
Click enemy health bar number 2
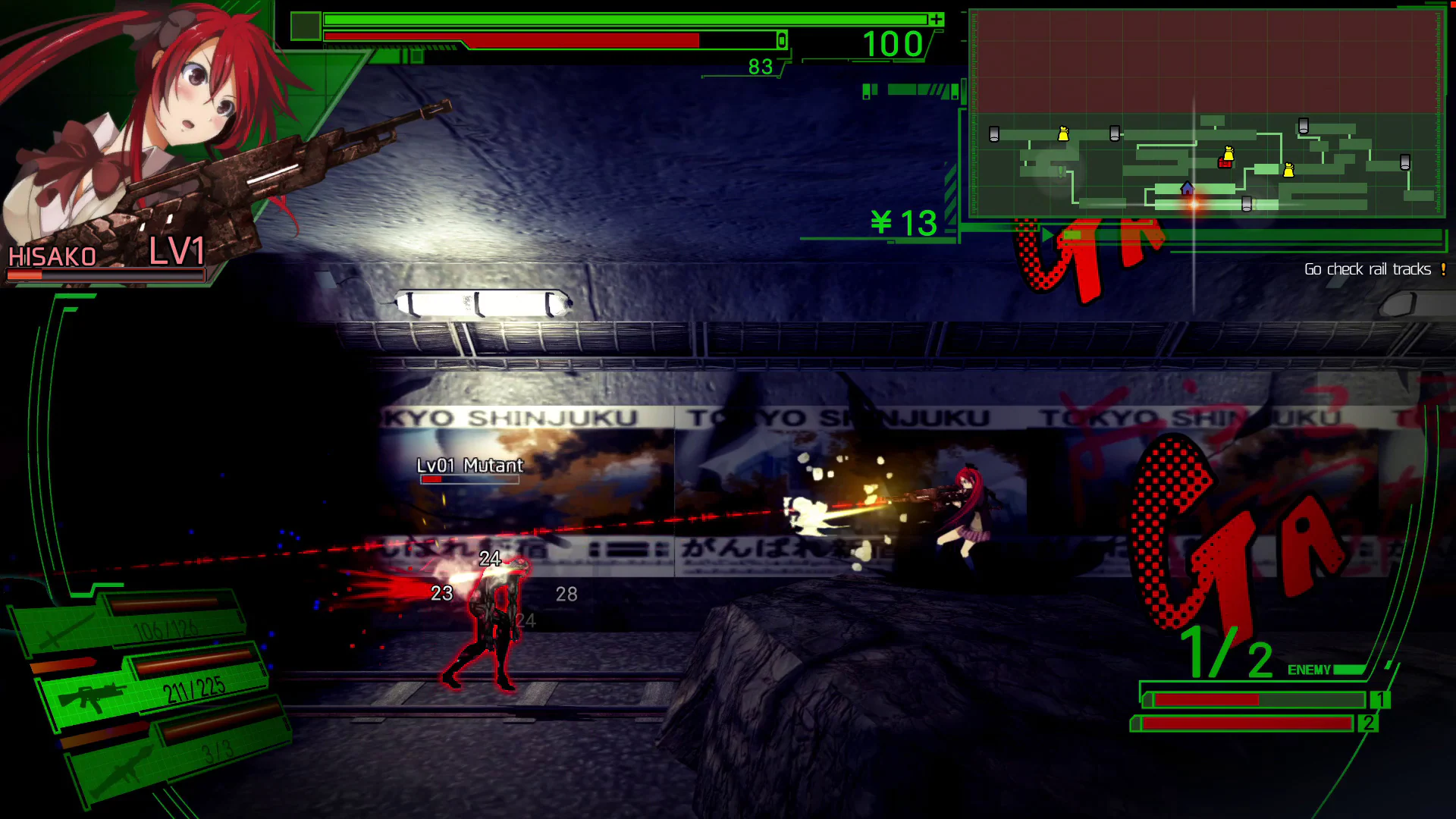[1369, 724]
